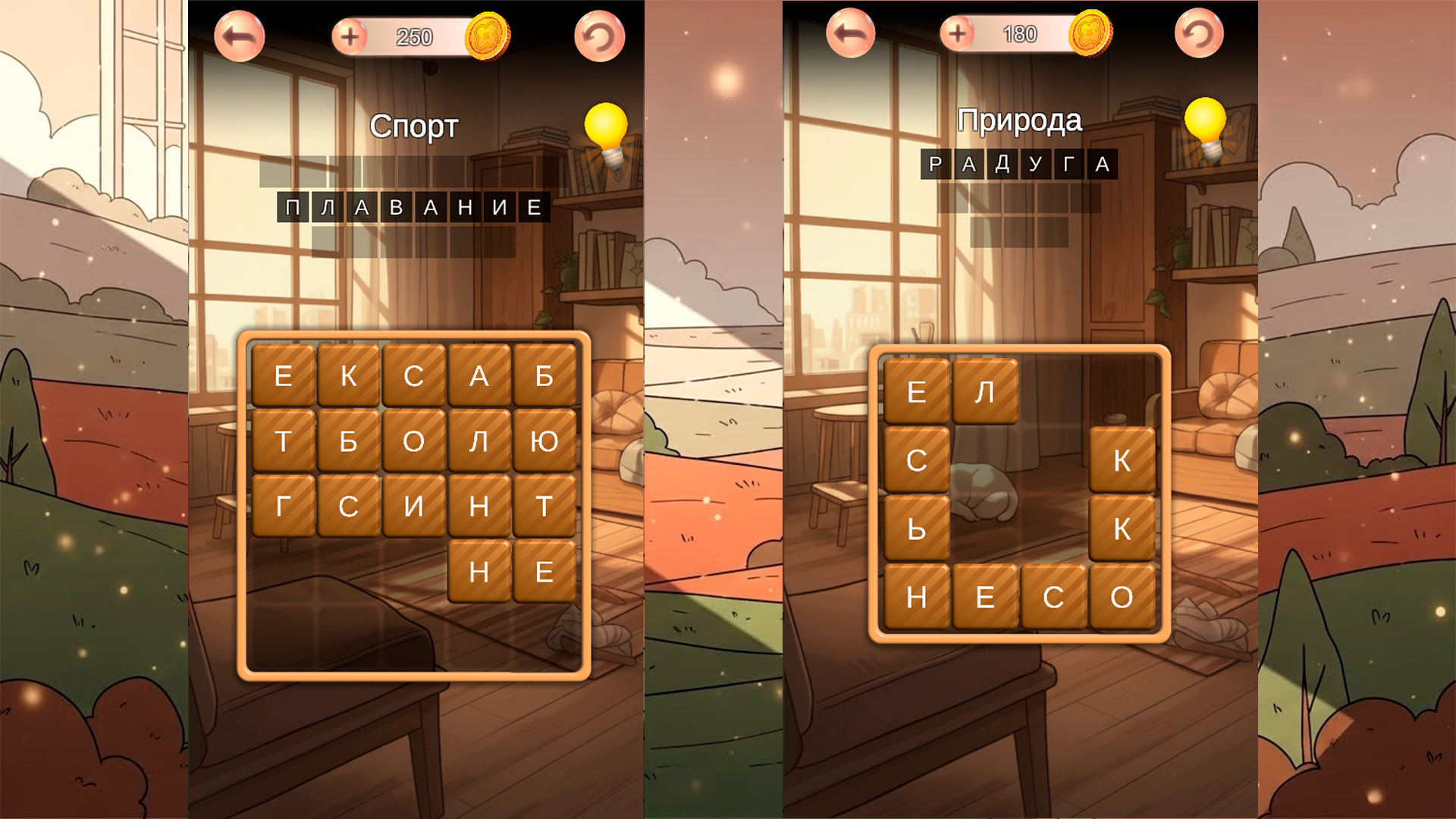
Task: Select the letter tile Б in the Спорт grid
Action: click(544, 374)
